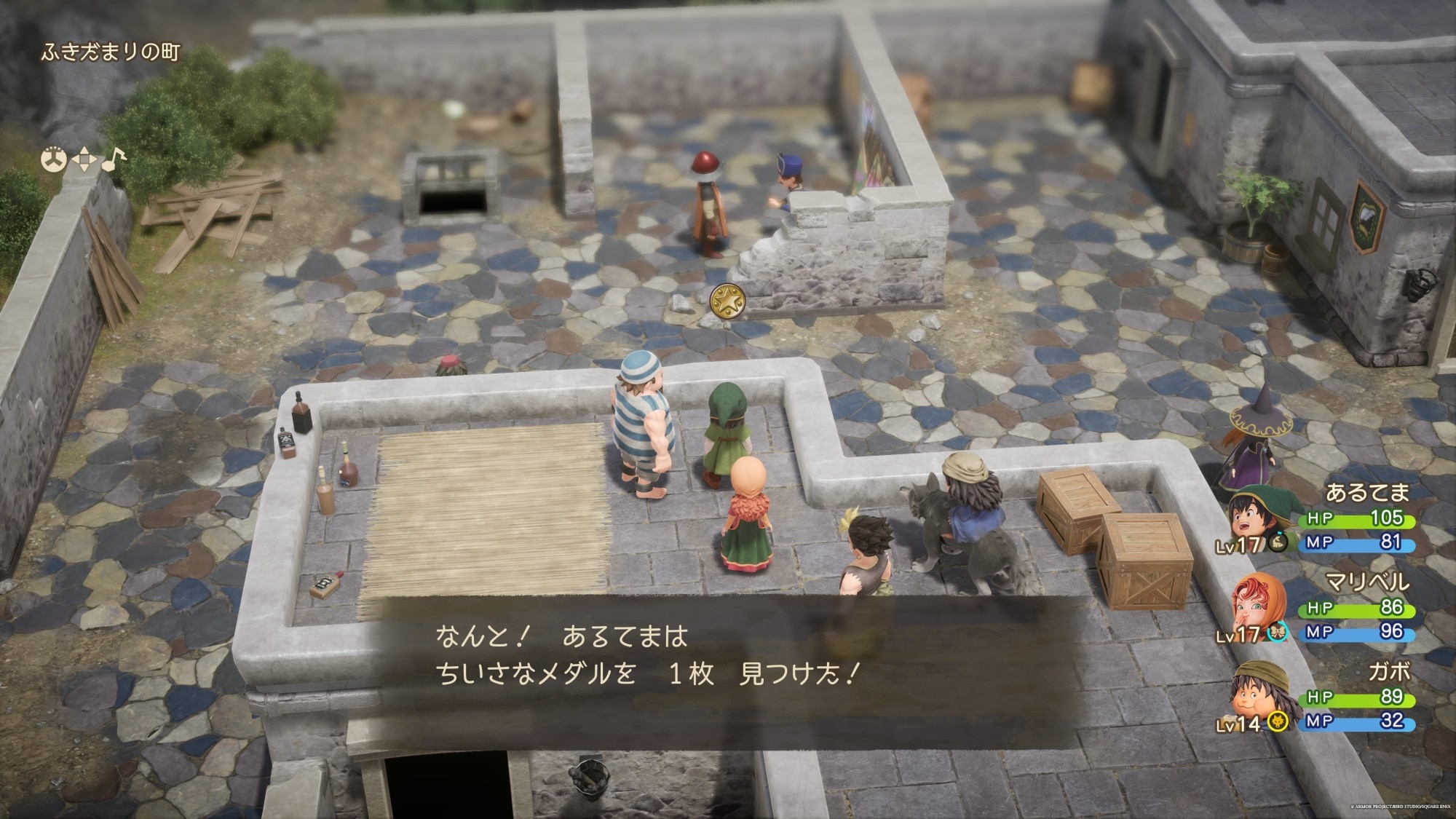Screen dimensions: 1456x819
Task: Click the fish vocation icon beside あるてま's level
Action: click(x=1276, y=542)
